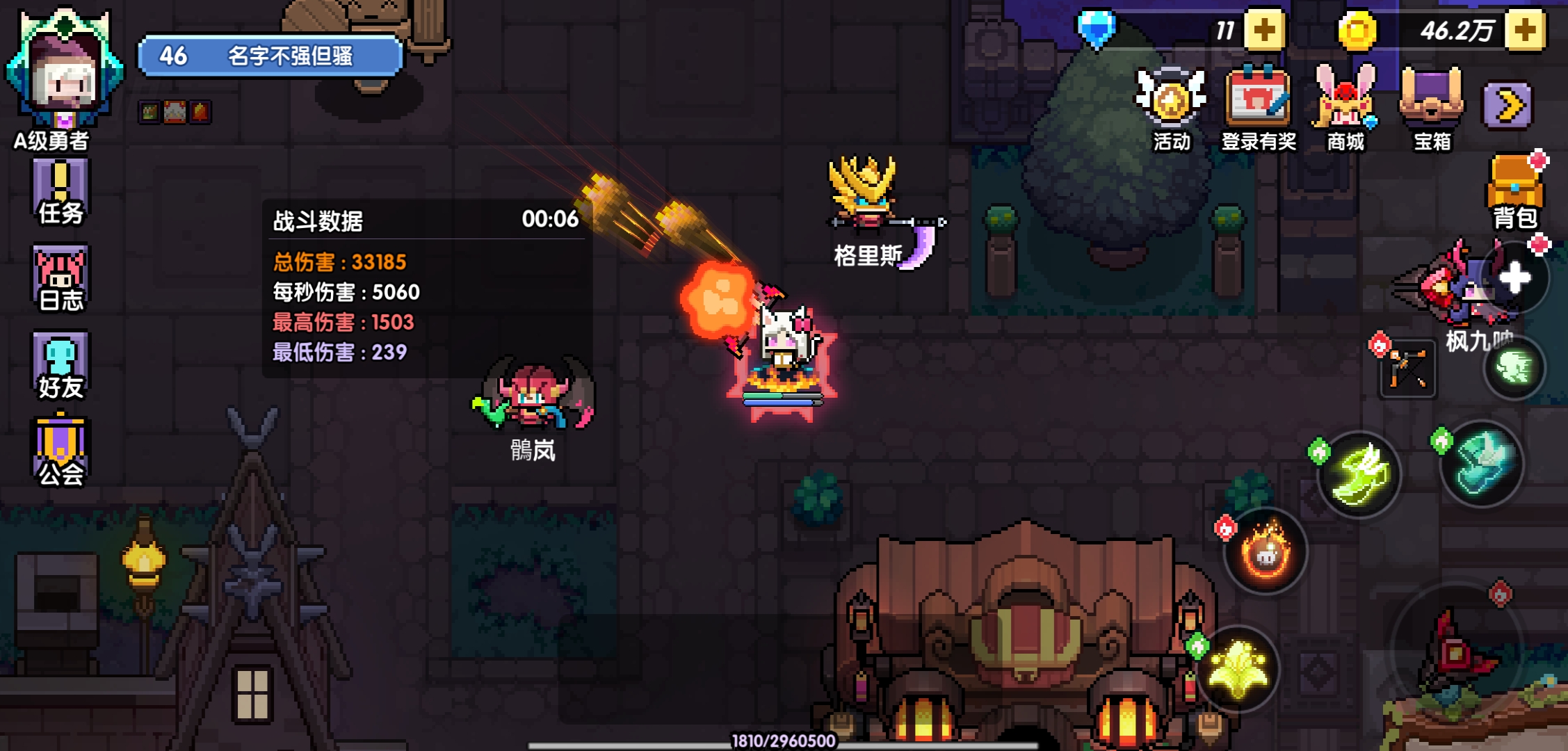Add more blue diamonds
The width and height of the screenshot is (1568, 751).
tap(1263, 30)
